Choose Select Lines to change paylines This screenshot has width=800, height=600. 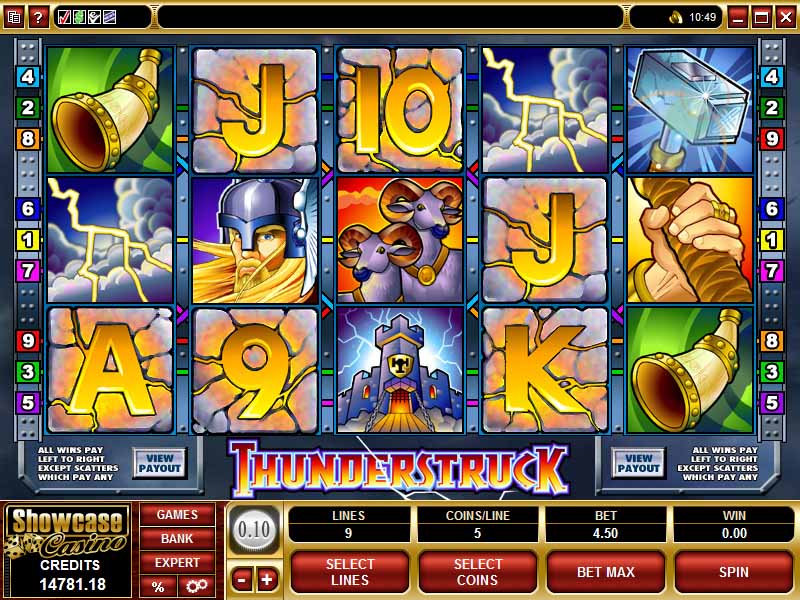point(350,572)
